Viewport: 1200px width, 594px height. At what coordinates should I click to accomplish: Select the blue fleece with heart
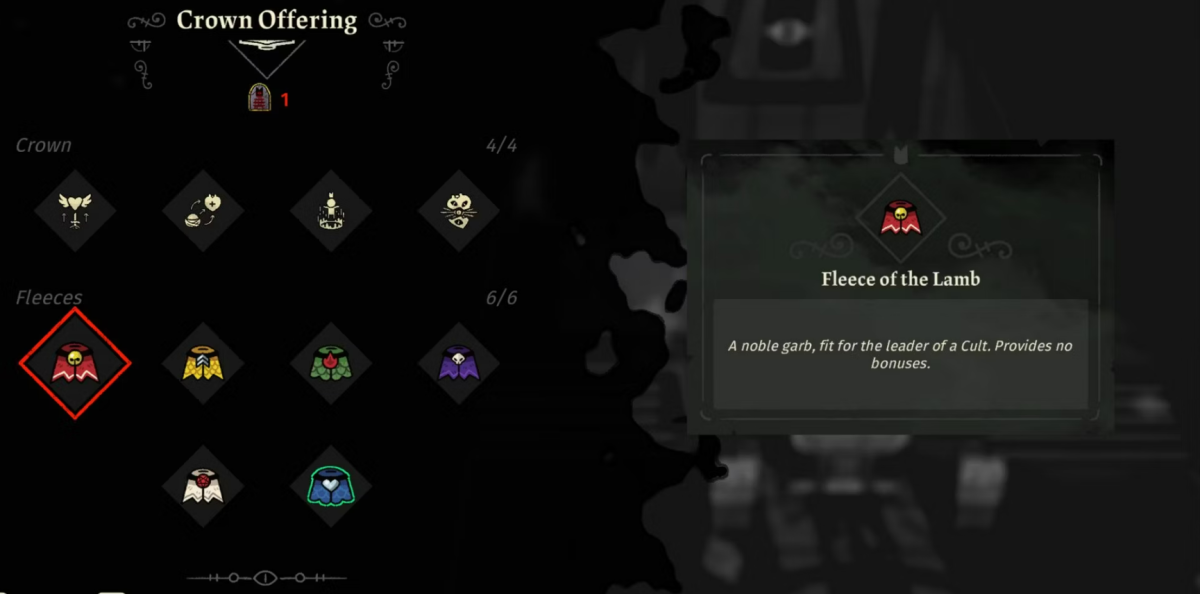[x=331, y=487]
